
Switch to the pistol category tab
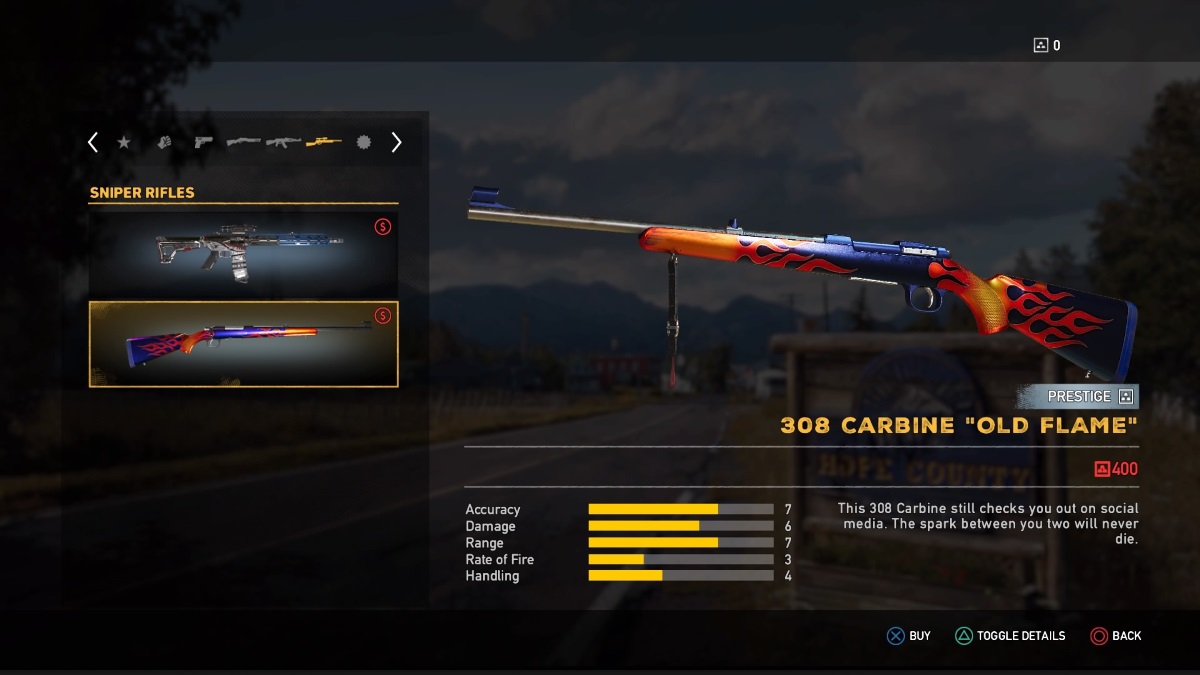204,143
